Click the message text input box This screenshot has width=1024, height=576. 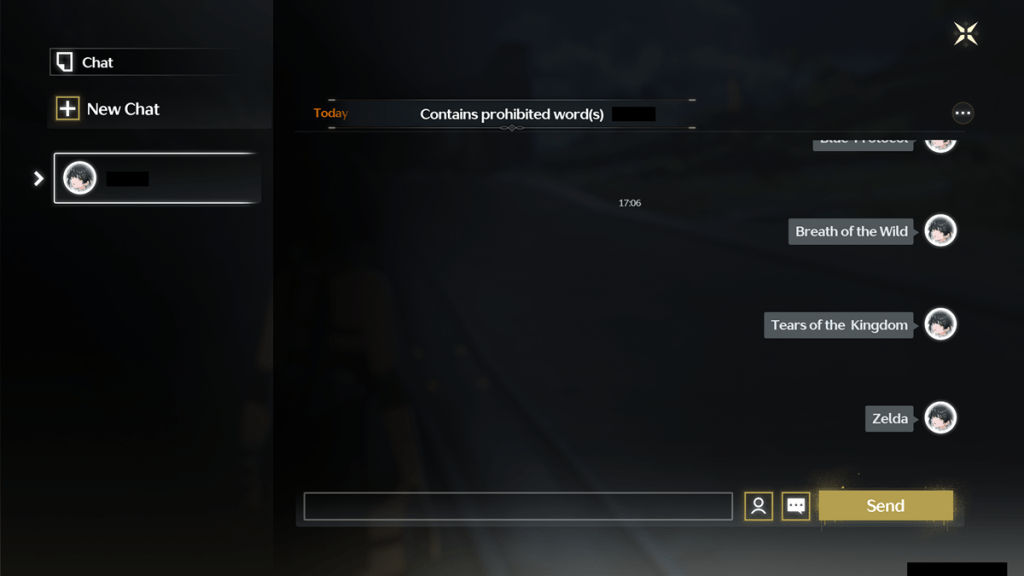pyautogui.click(x=518, y=506)
